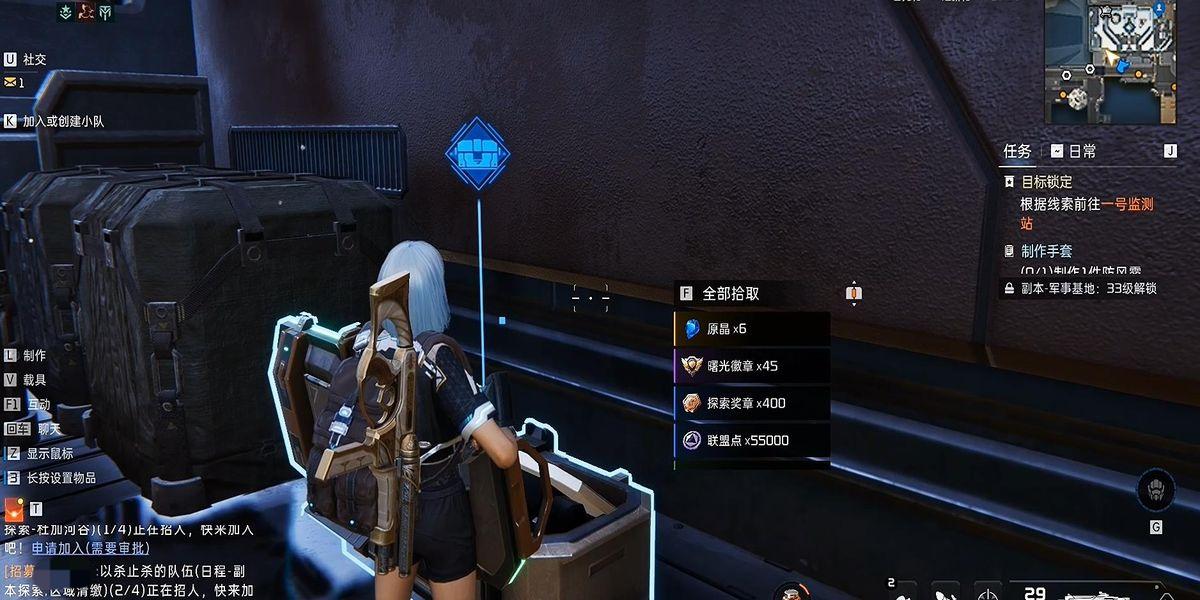
Task: Select the 制作手套 quest entry
Action: 1046,251
